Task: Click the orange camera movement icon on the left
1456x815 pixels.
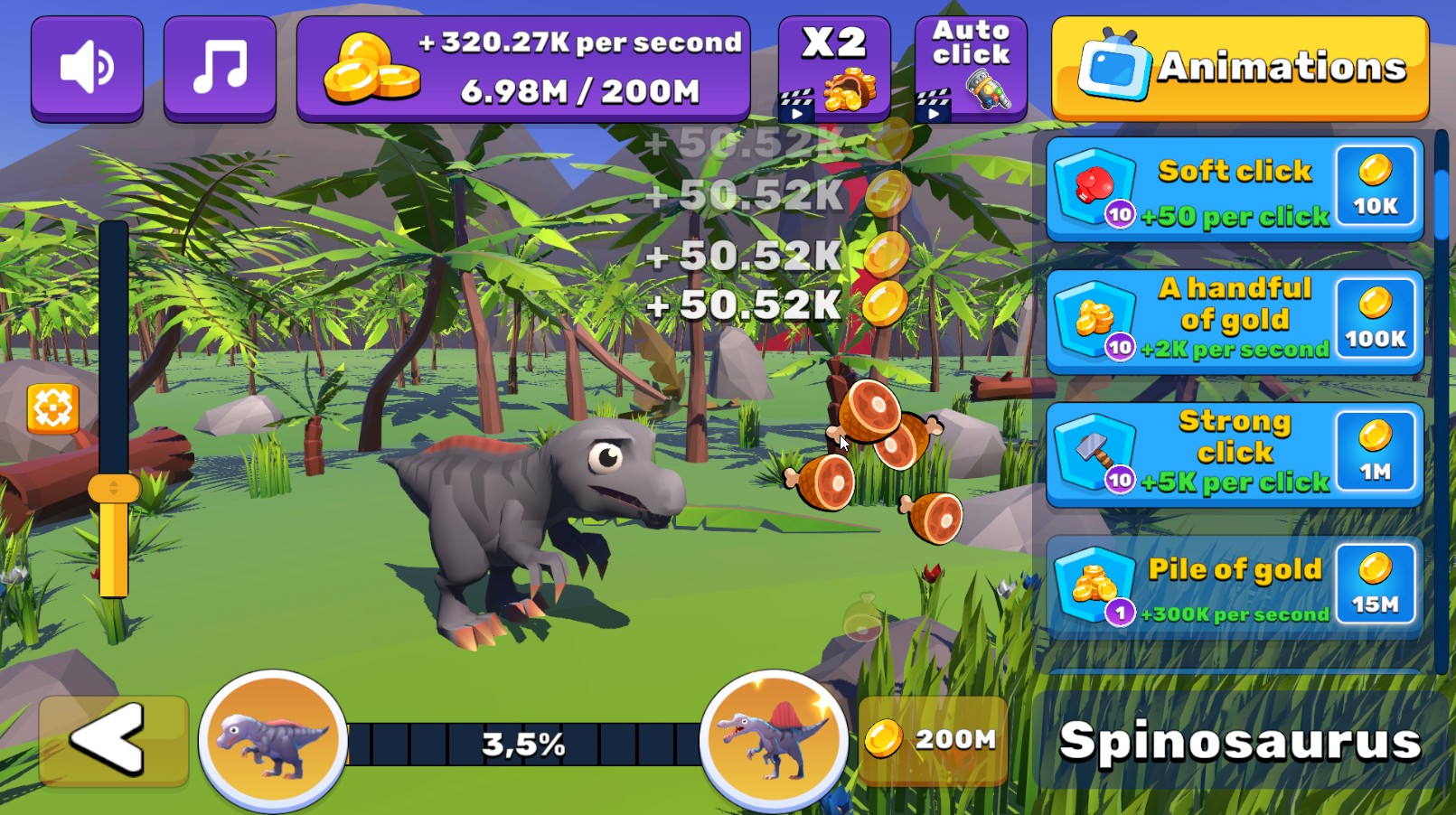Action: (53, 408)
